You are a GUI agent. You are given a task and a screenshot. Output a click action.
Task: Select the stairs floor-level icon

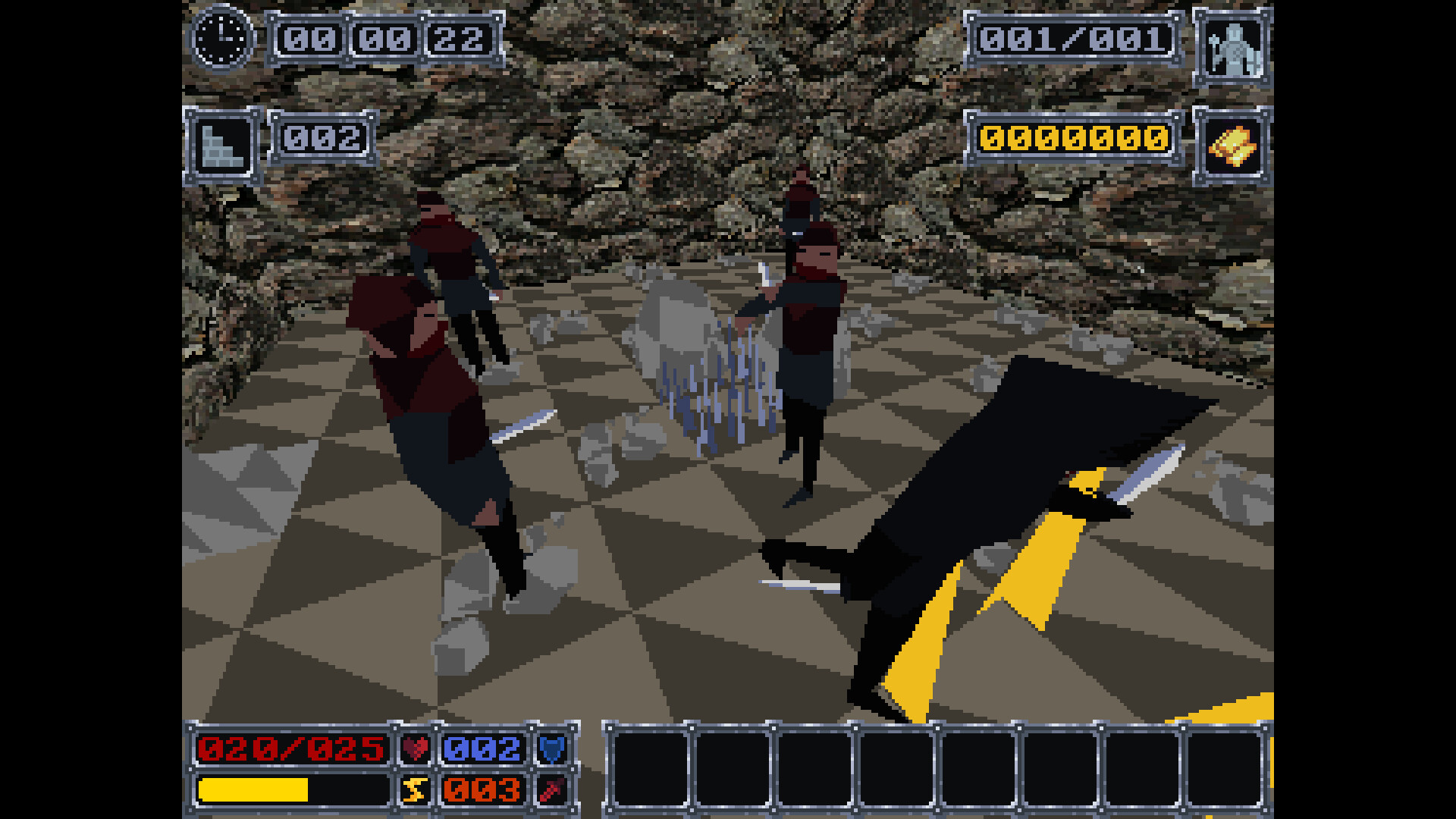(x=222, y=142)
